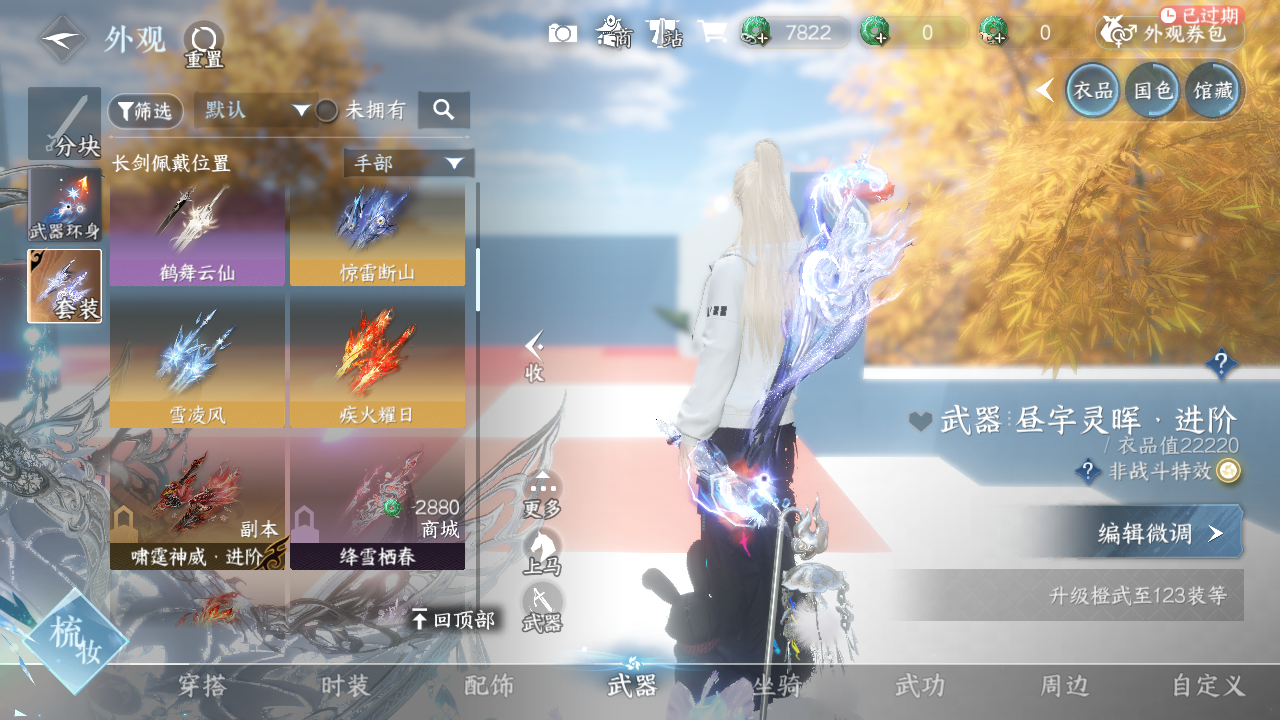Toggle the 未拥有 unowned filter

[327, 111]
